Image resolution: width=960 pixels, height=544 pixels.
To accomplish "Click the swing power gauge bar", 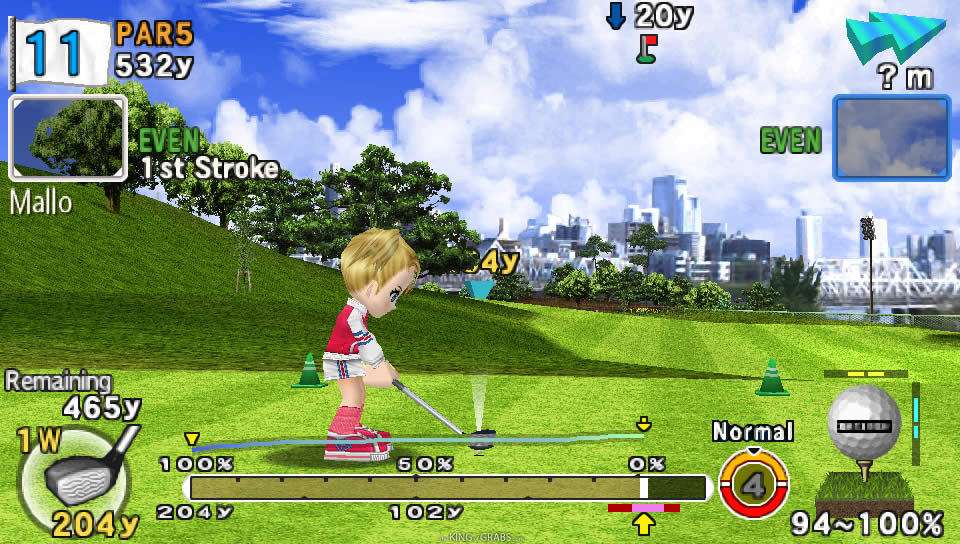I will pos(447,488).
